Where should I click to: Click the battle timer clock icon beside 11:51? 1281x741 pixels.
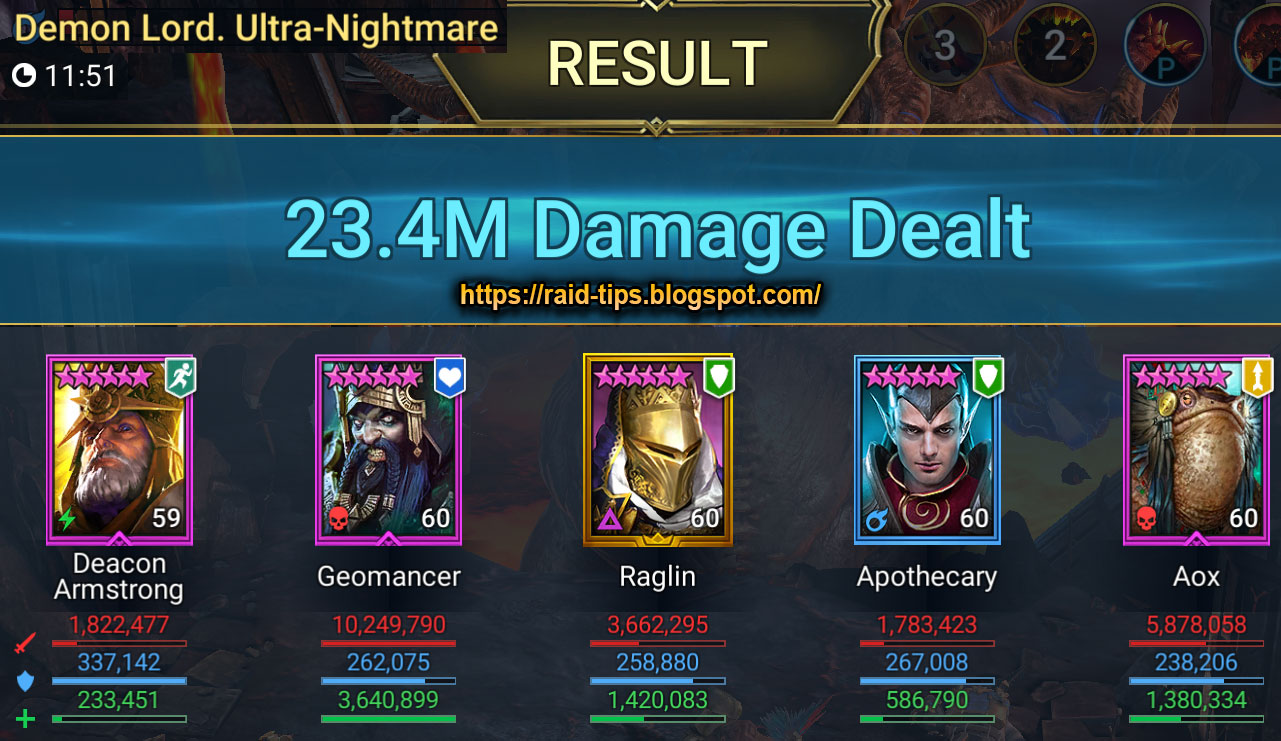24,74
